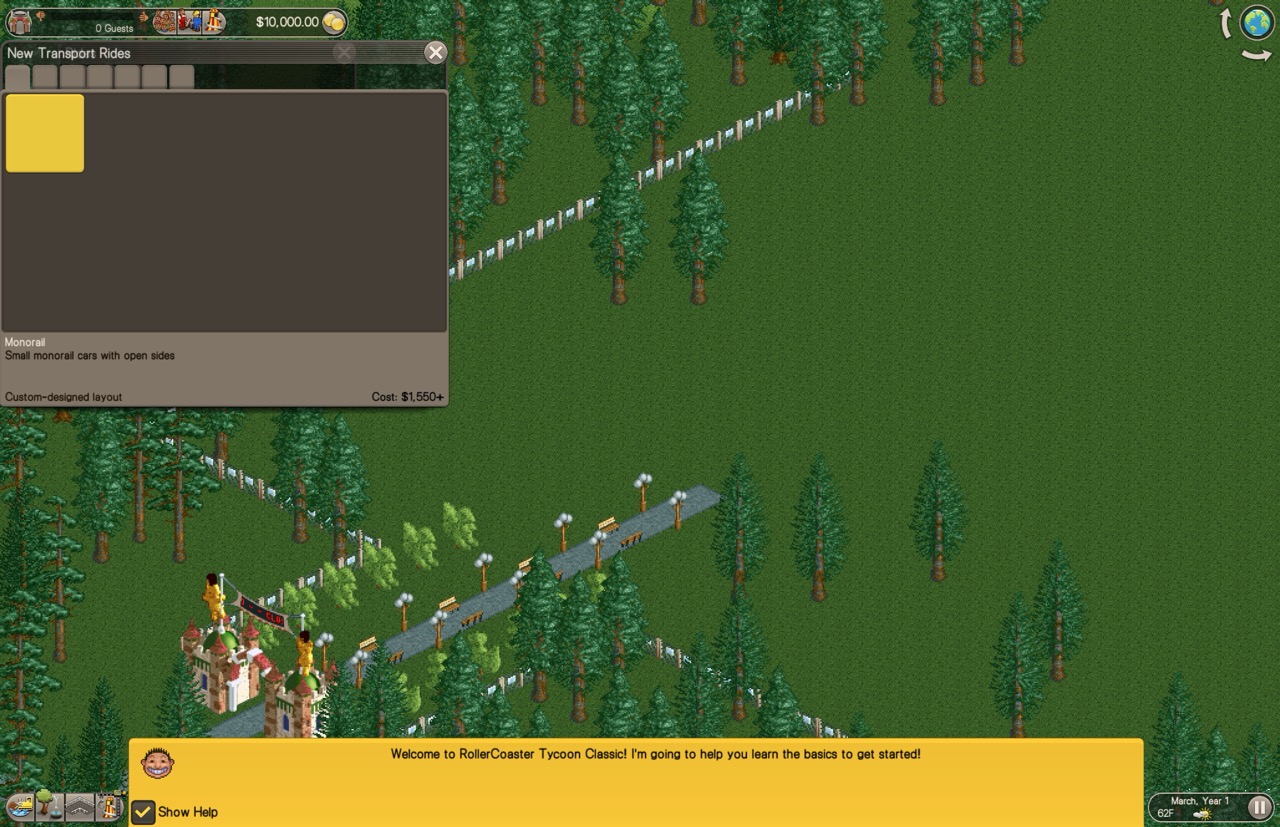Close the New Transport Rides window
The height and width of the screenshot is (827, 1280).
click(435, 53)
